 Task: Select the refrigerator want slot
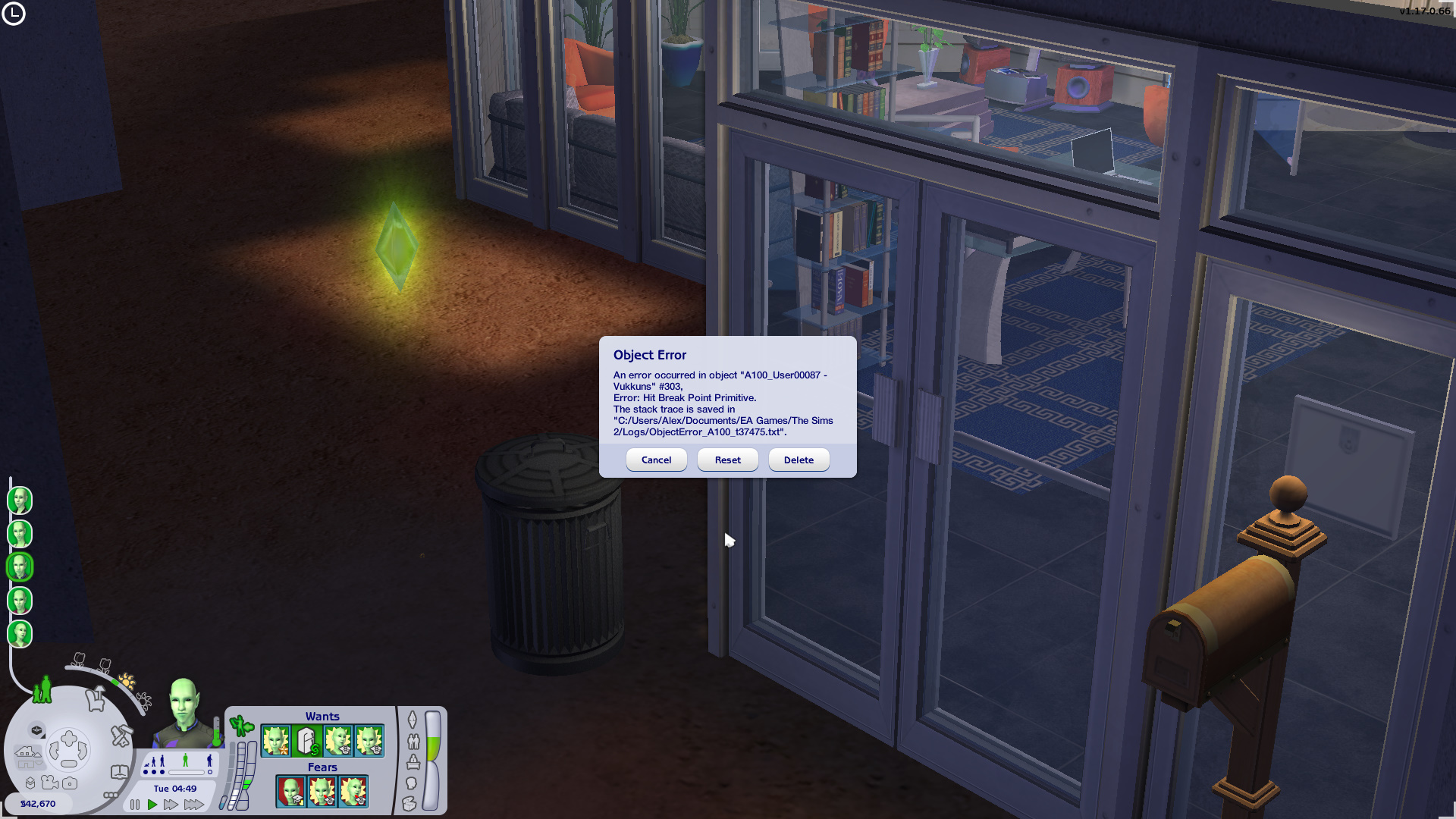(x=307, y=741)
